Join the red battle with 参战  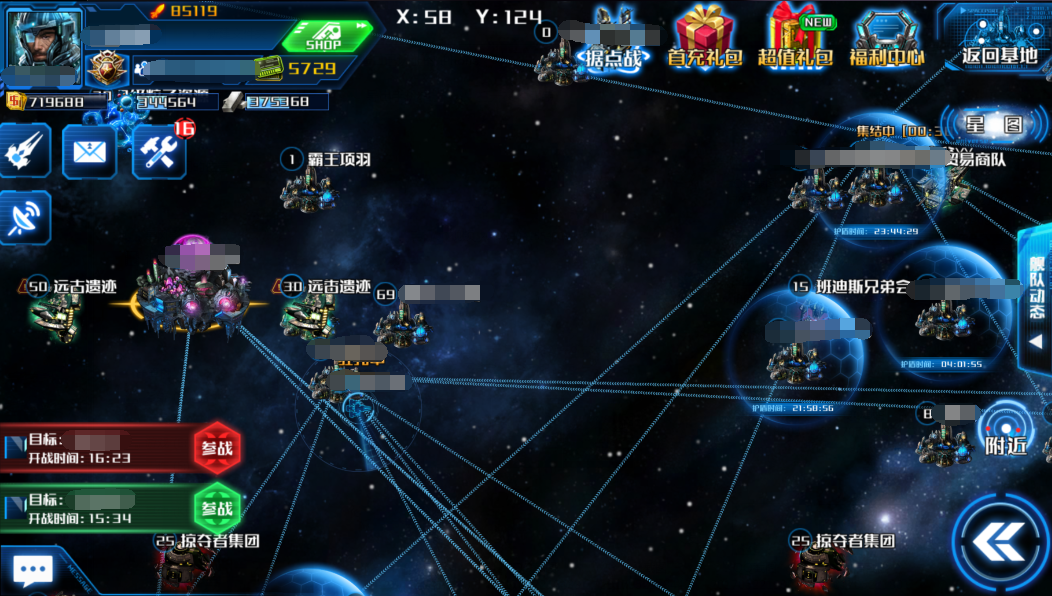point(217,448)
